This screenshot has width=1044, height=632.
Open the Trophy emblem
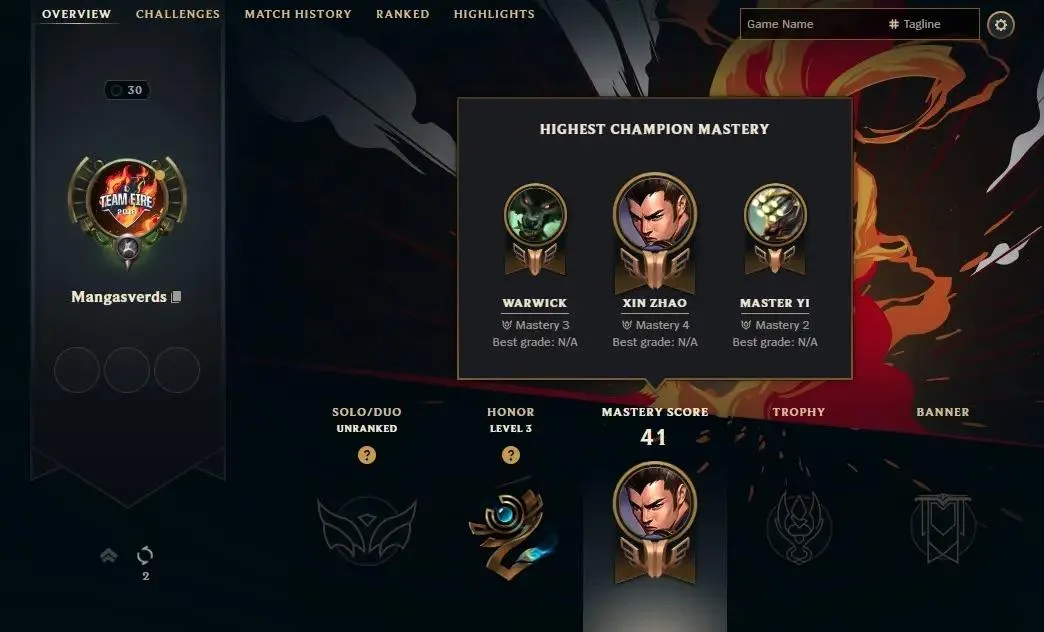[798, 526]
